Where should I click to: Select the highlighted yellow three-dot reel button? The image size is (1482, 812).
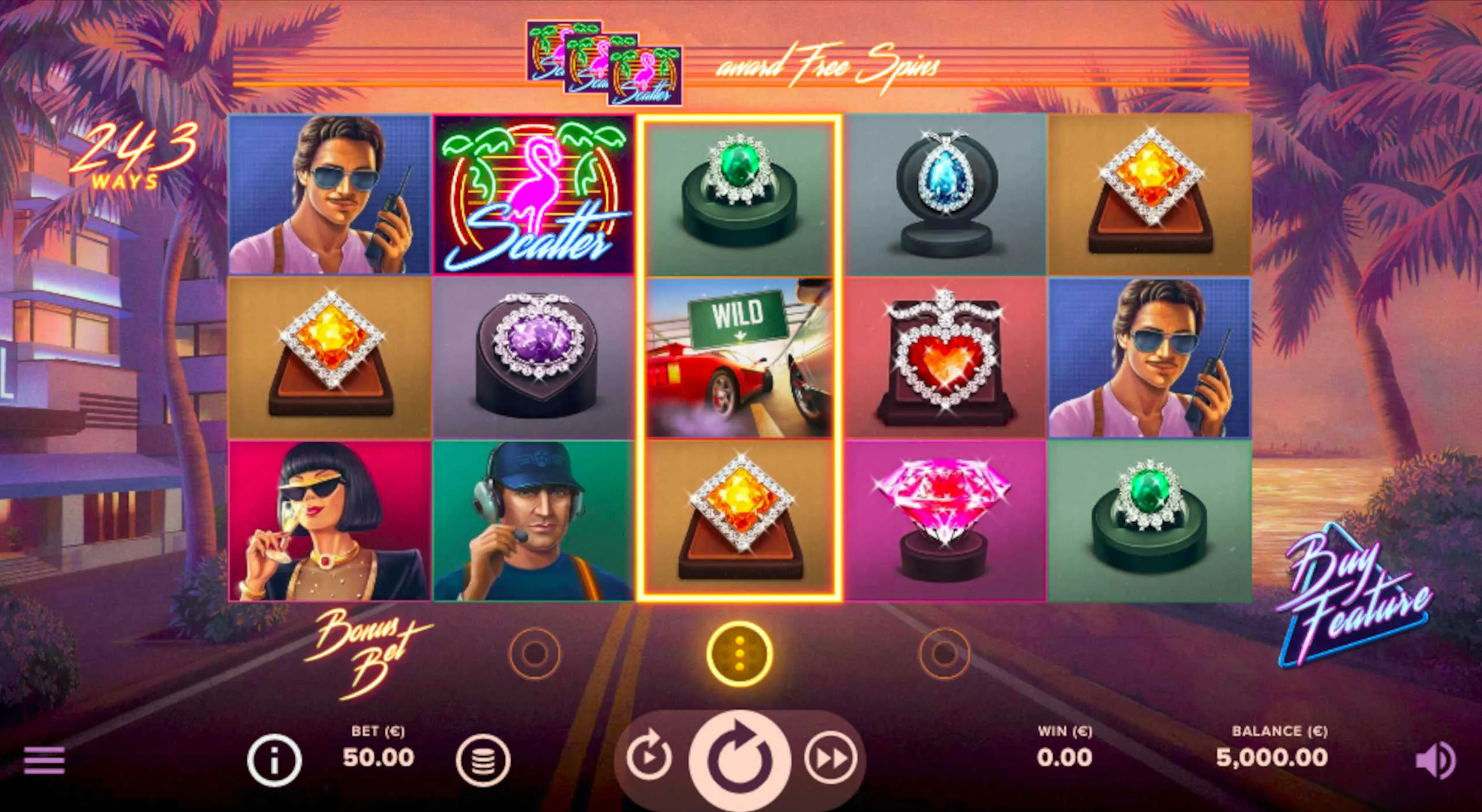[x=739, y=654]
